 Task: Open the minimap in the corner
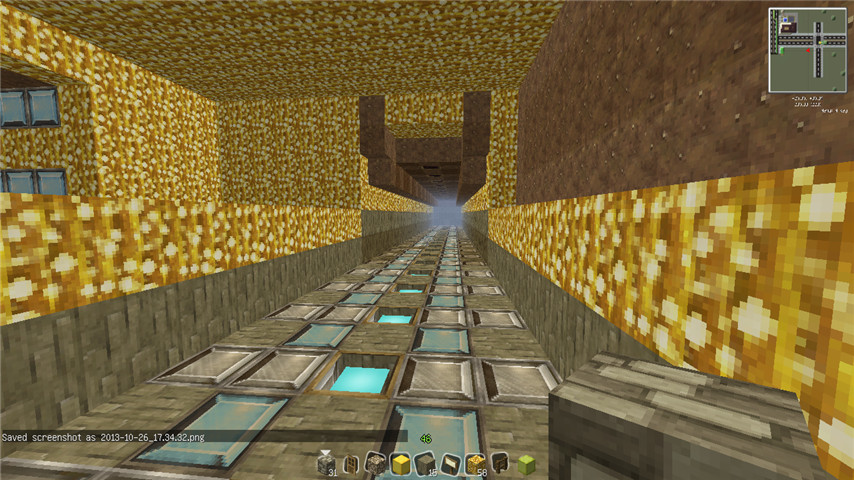tap(808, 48)
